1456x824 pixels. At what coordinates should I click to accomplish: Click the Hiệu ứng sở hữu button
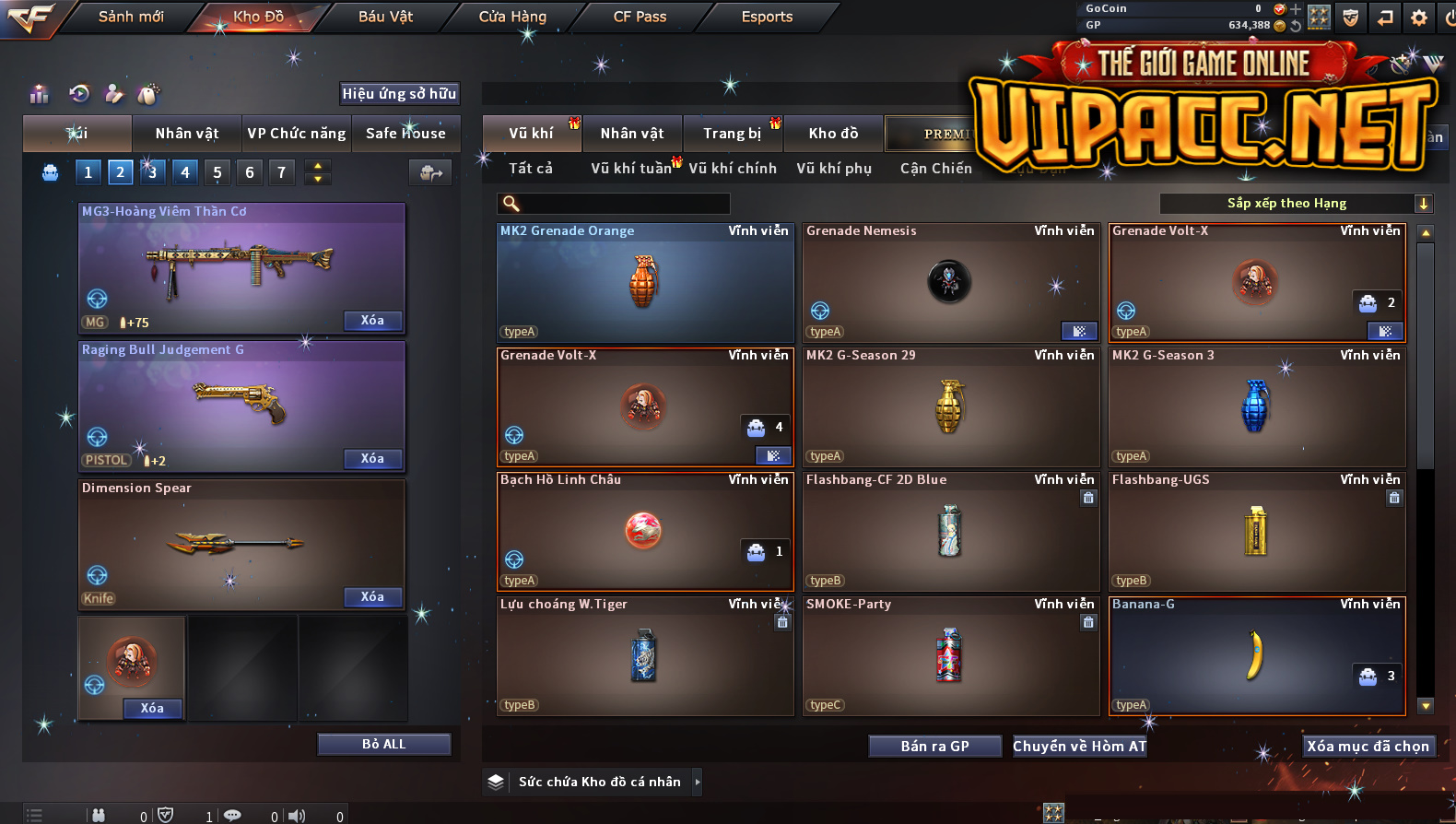coord(399,94)
